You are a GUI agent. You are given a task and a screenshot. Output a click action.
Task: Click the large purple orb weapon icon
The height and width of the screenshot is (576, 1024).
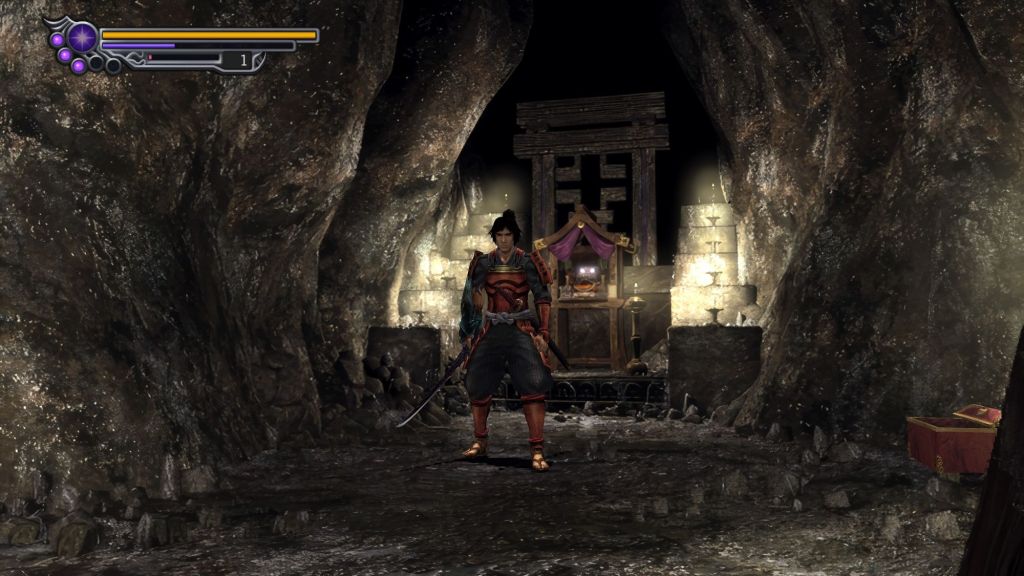click(82, 38)
